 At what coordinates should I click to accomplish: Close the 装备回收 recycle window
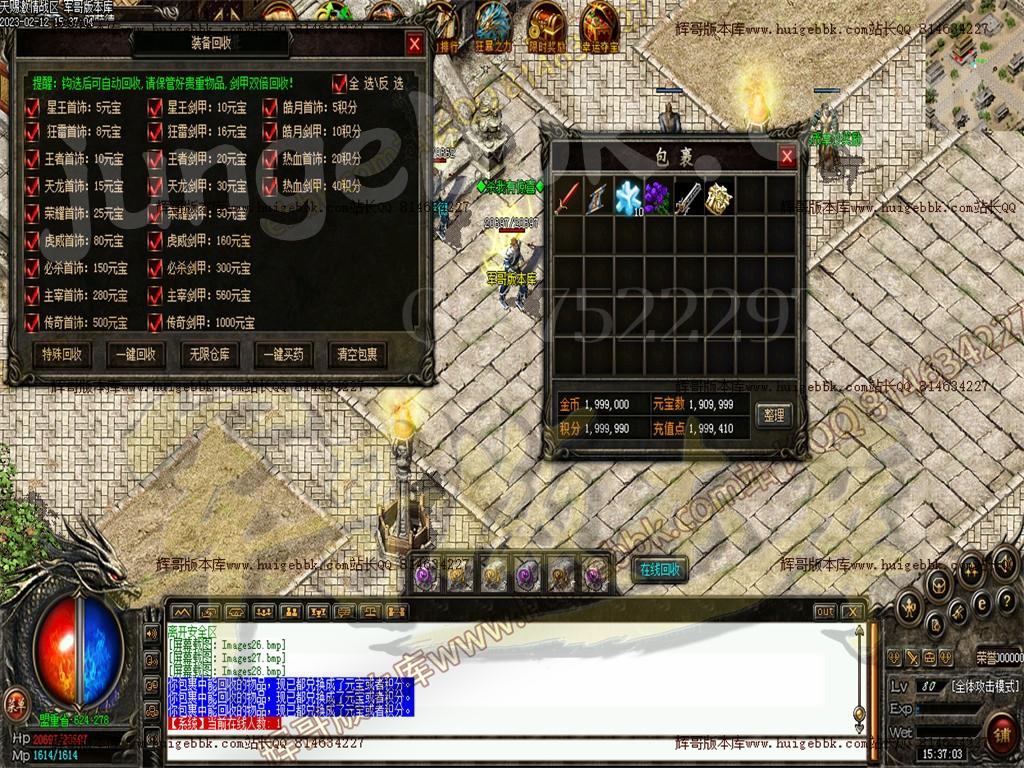414,44
